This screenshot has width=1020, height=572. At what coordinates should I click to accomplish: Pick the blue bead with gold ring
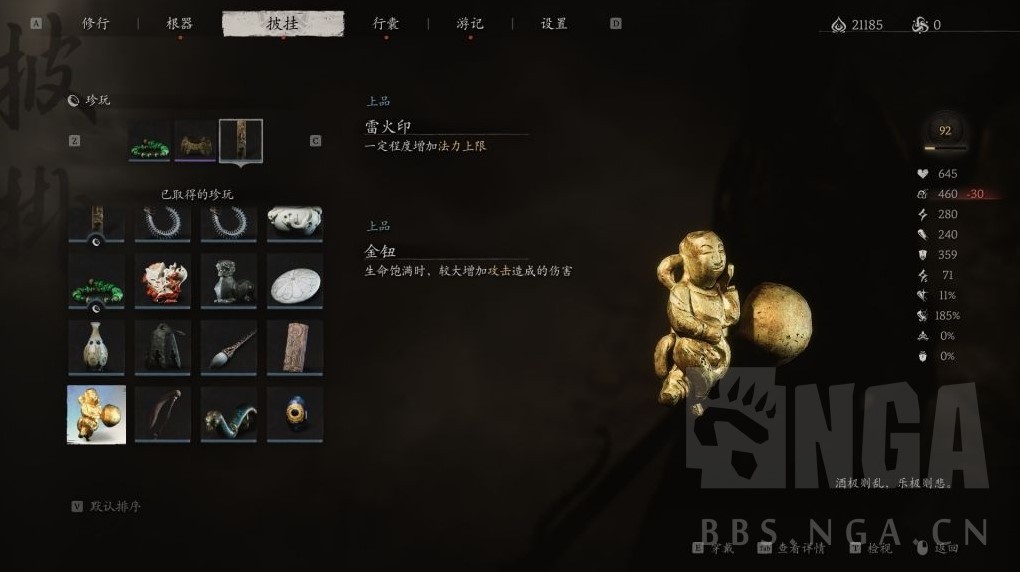[x=295, y=414]
